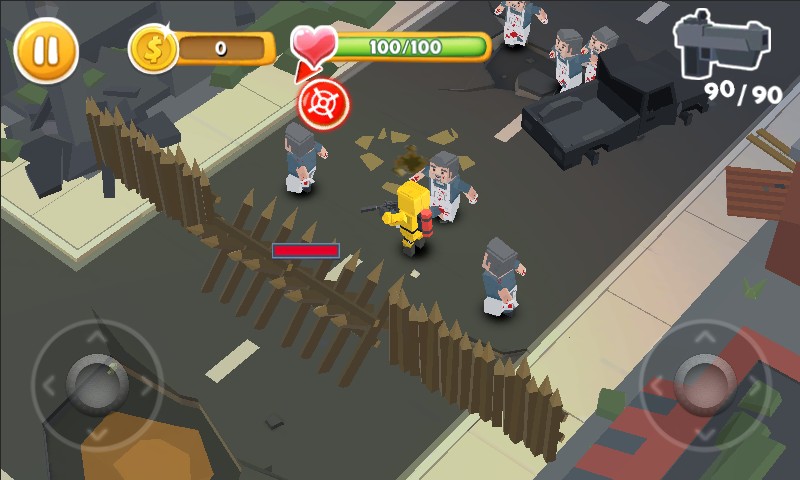Click the red crosshair target icon
The width and height of the screenshot is (800, 480).
click(323, 102)
